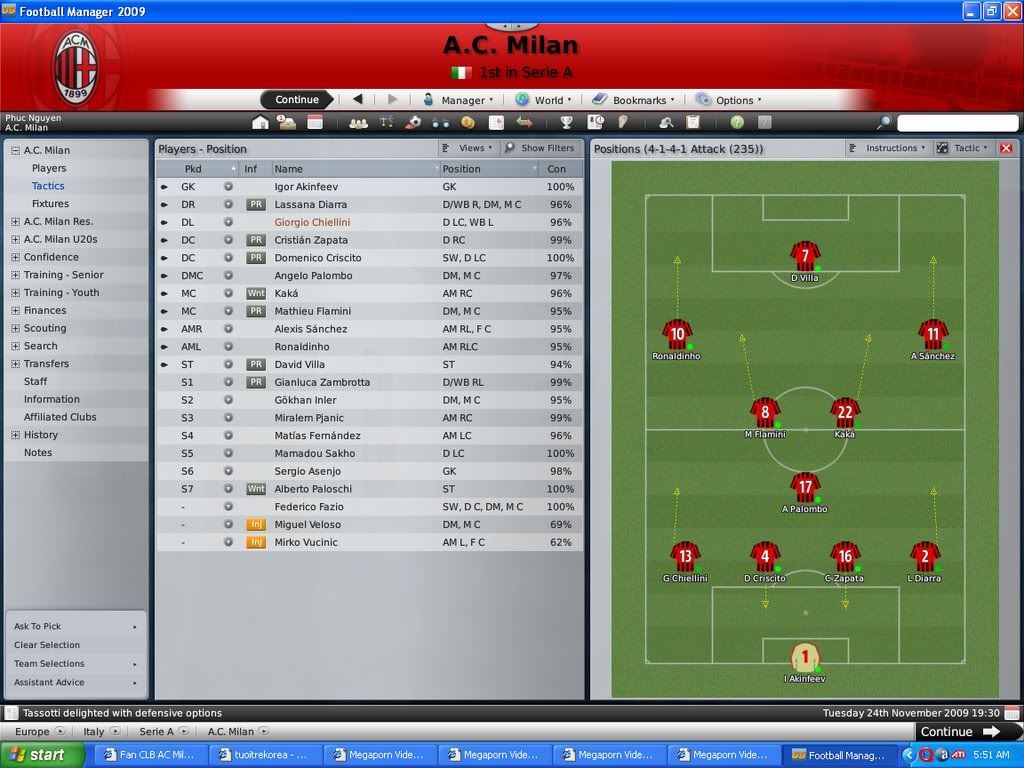Open the Fixtures section
Screen dimensions: 1024x768
pyautogui.click(x=50, y=204)
